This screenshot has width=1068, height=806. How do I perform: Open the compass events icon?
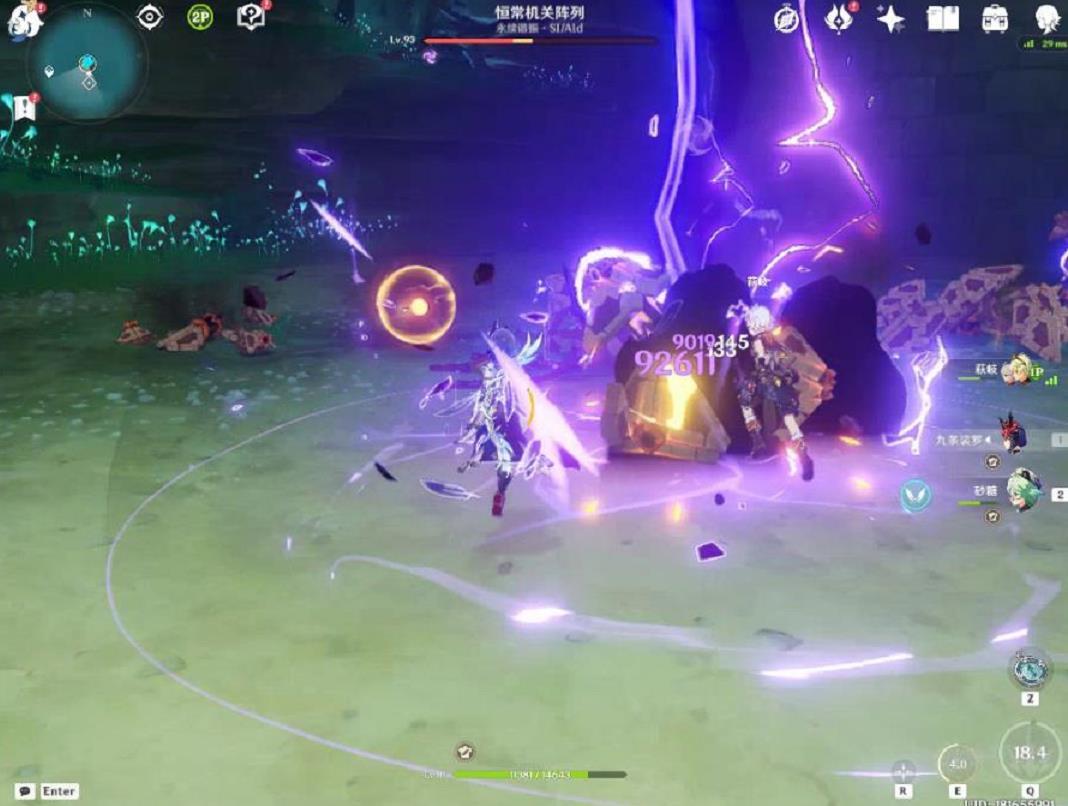[x=788, y=19]
